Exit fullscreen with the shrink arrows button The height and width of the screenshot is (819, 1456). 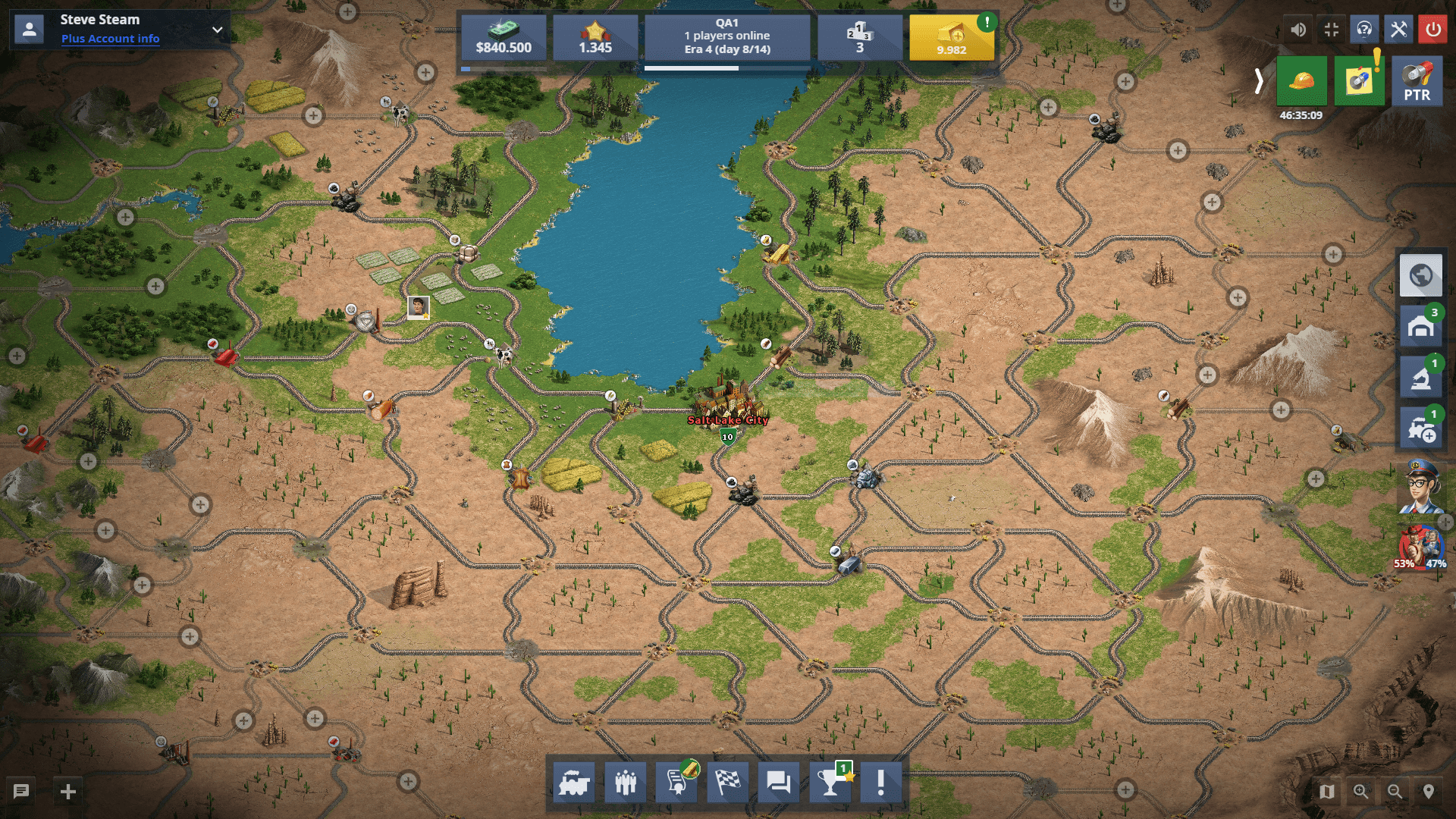[1331, 30]
